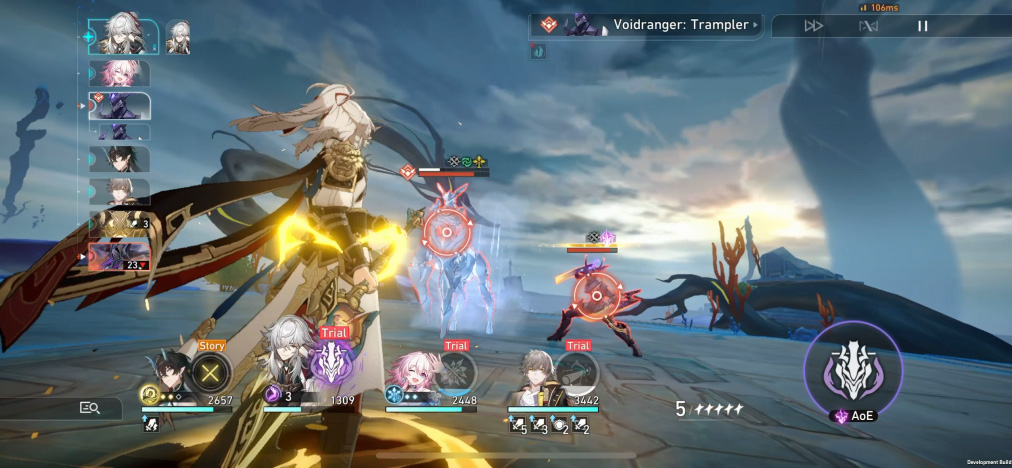This screenshot has height=468, width=1012.
Task: Pause the battle
Action: [922, 26]
